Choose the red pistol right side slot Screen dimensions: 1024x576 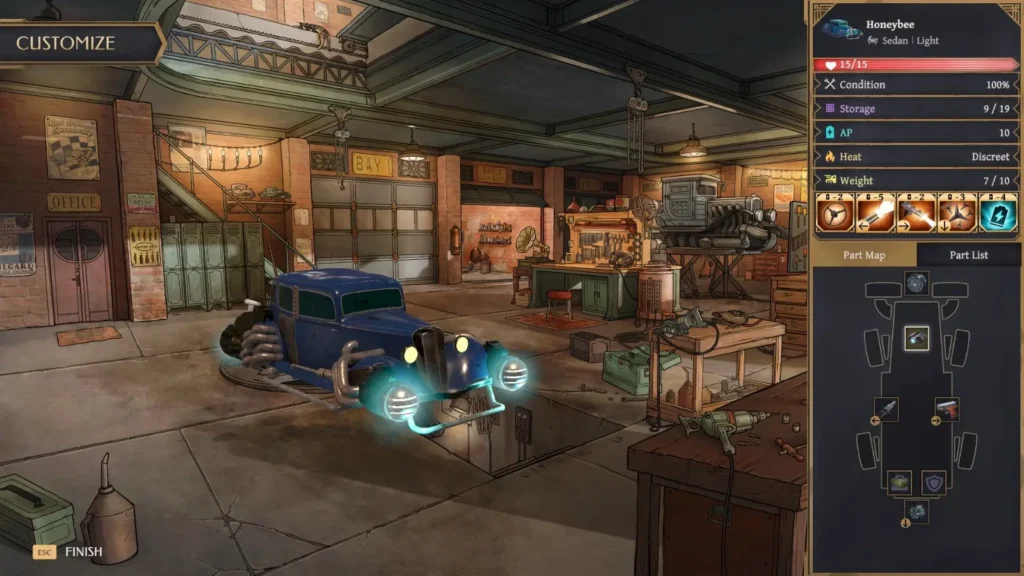pos(947,409)
